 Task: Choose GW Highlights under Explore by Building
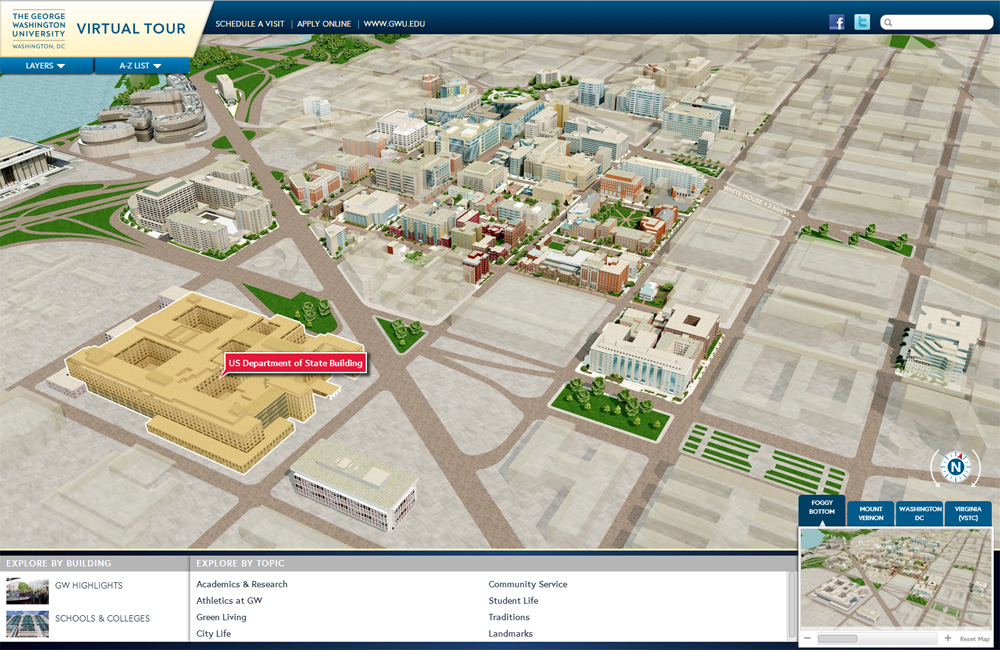(x=89, y=585)
